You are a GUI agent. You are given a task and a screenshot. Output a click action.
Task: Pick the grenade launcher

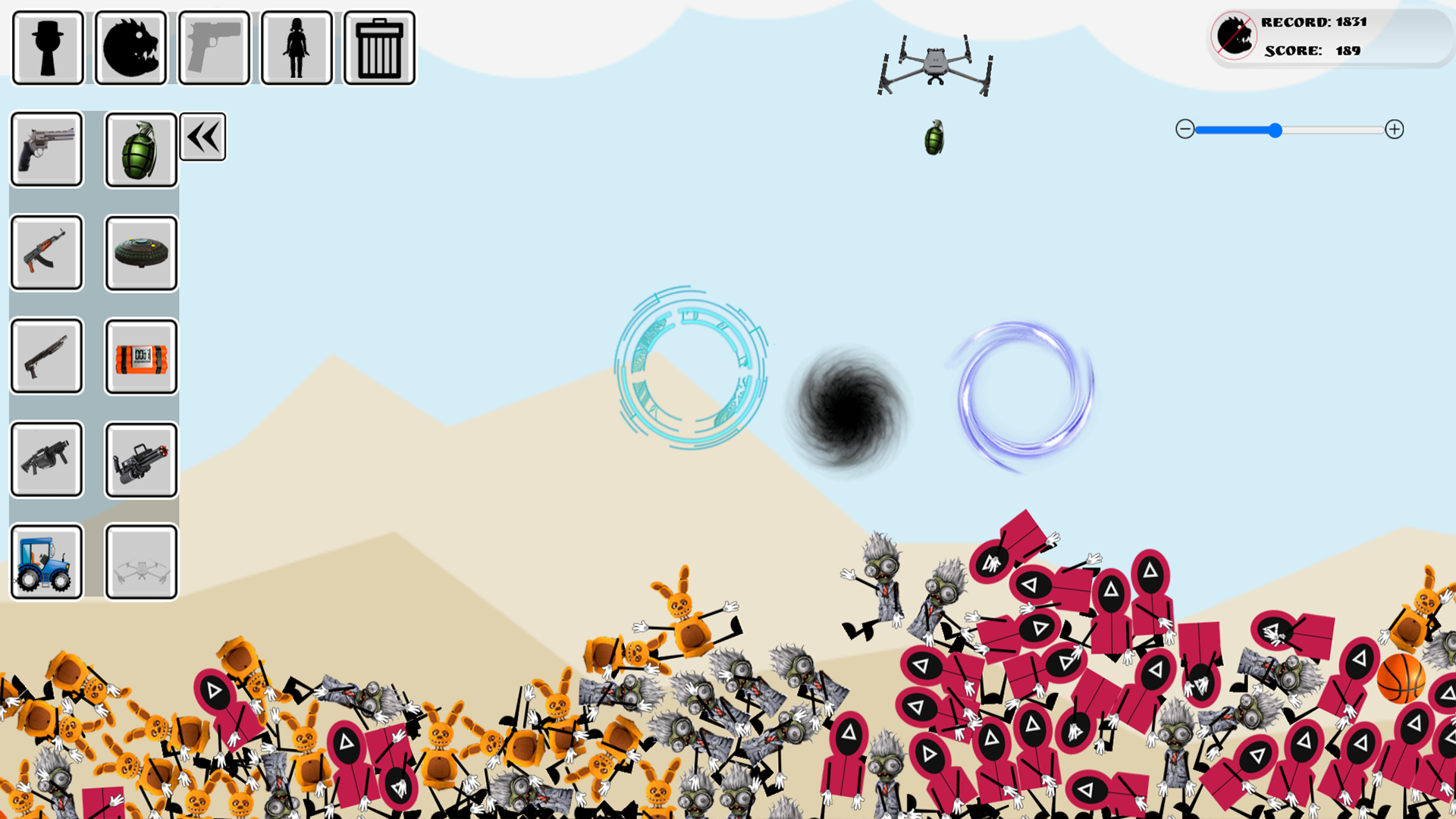[x=45, y=459]
